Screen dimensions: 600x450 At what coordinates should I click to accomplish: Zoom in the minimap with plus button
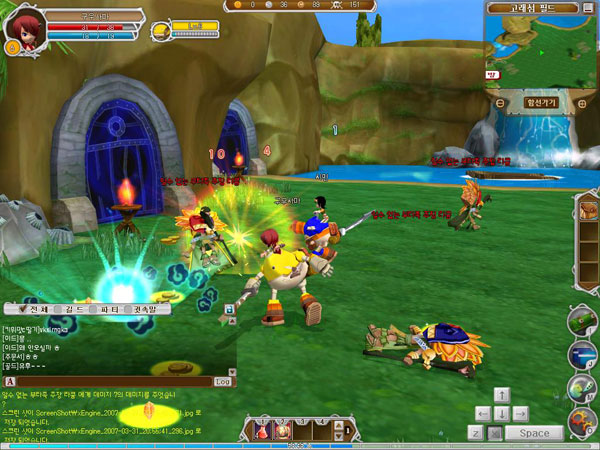point(583,102)
